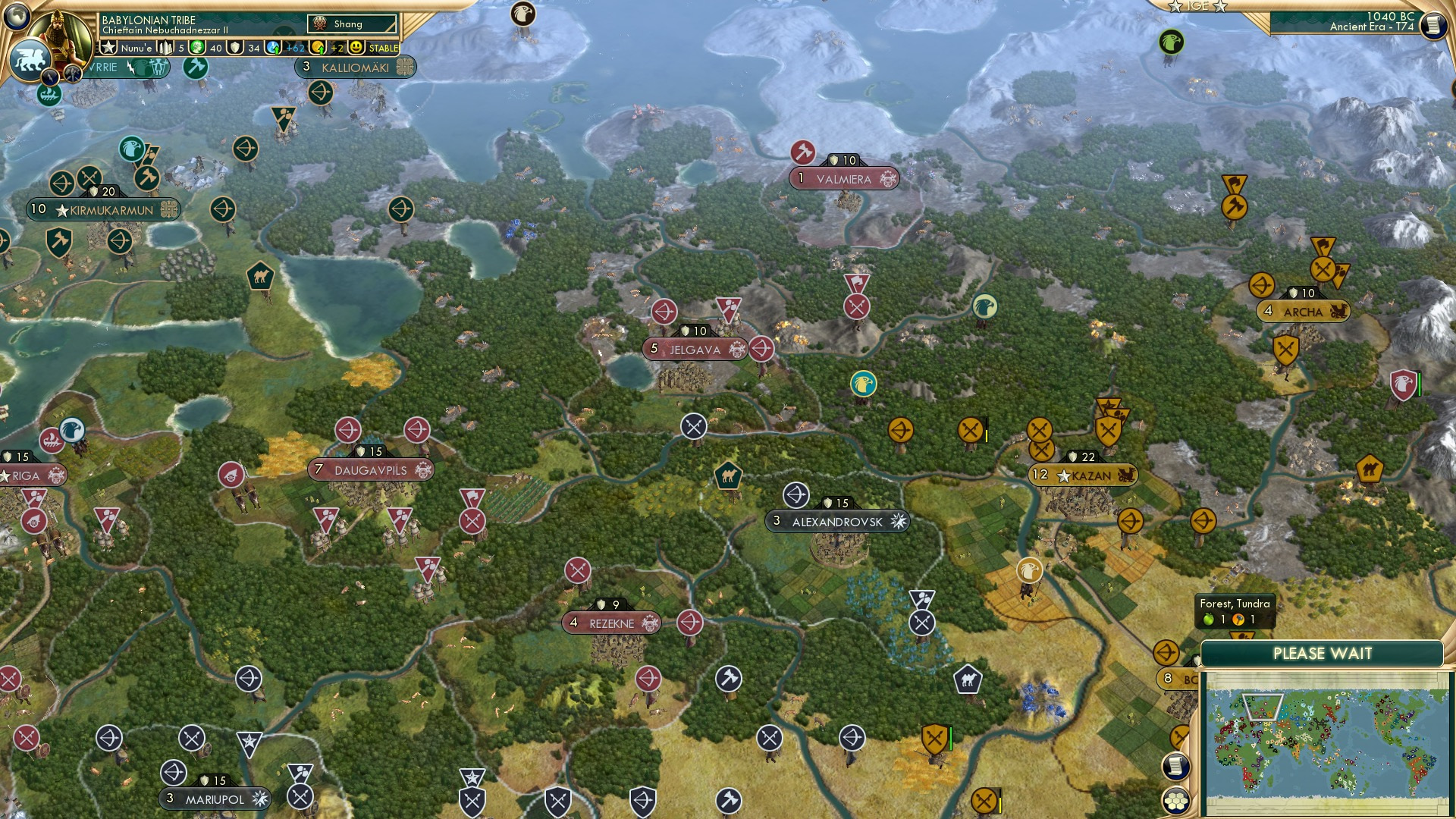Click the IGE menu label at top right
Viewport: 1456px width, 819px height.
[1198, 7]
